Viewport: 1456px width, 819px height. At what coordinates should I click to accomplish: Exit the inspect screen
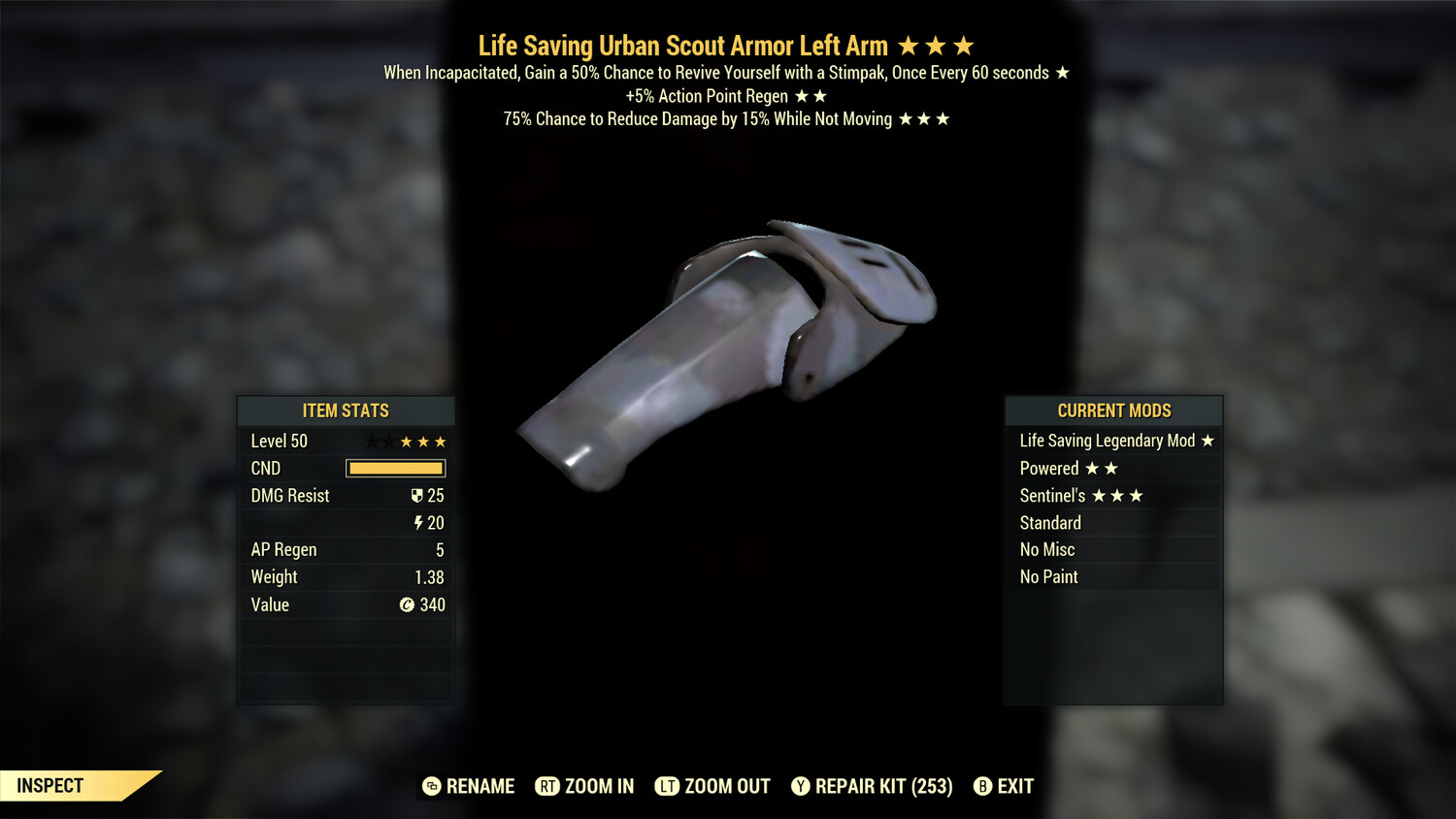click(x=1004, y=786)
